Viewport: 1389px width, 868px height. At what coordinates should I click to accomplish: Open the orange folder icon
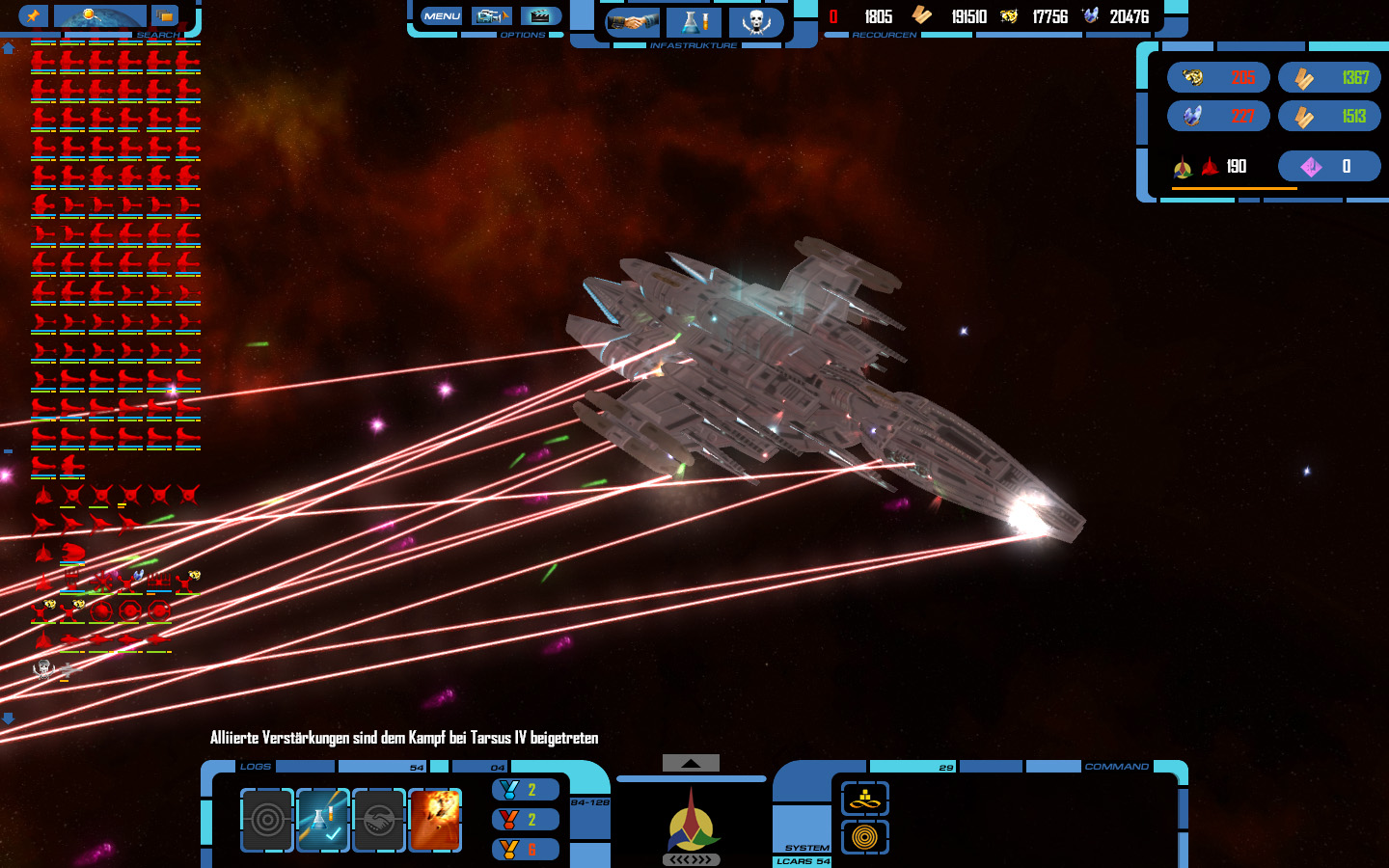[x=165, y=16]
